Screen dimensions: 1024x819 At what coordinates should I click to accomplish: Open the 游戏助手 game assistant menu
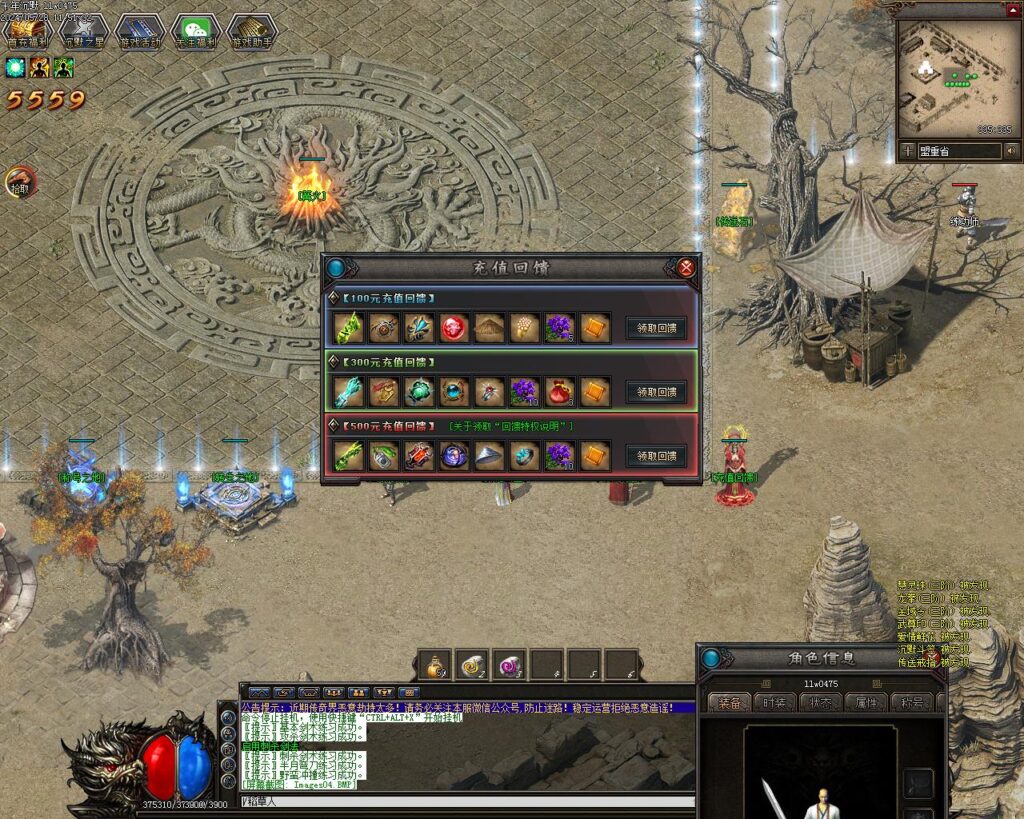tap(251, 33)
